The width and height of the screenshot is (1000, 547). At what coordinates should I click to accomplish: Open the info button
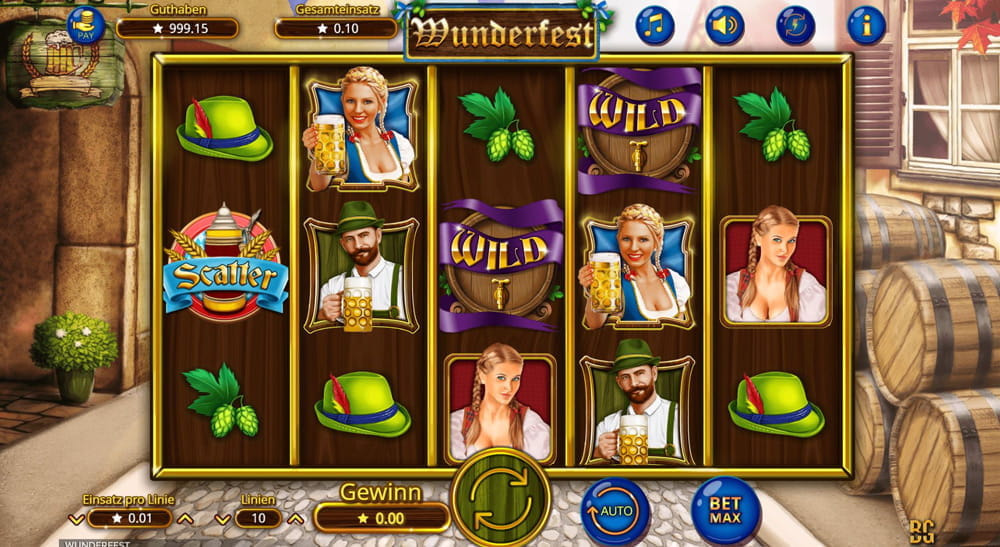point(866,25)
